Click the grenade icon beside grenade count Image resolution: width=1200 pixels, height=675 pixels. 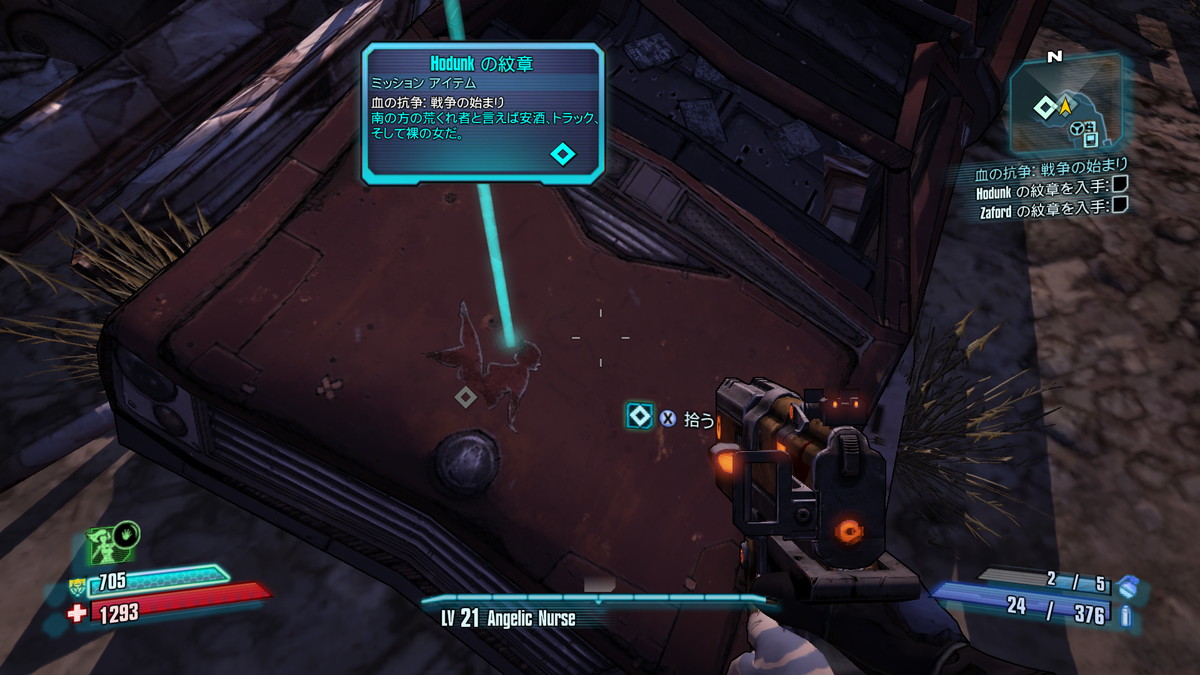1128,584
